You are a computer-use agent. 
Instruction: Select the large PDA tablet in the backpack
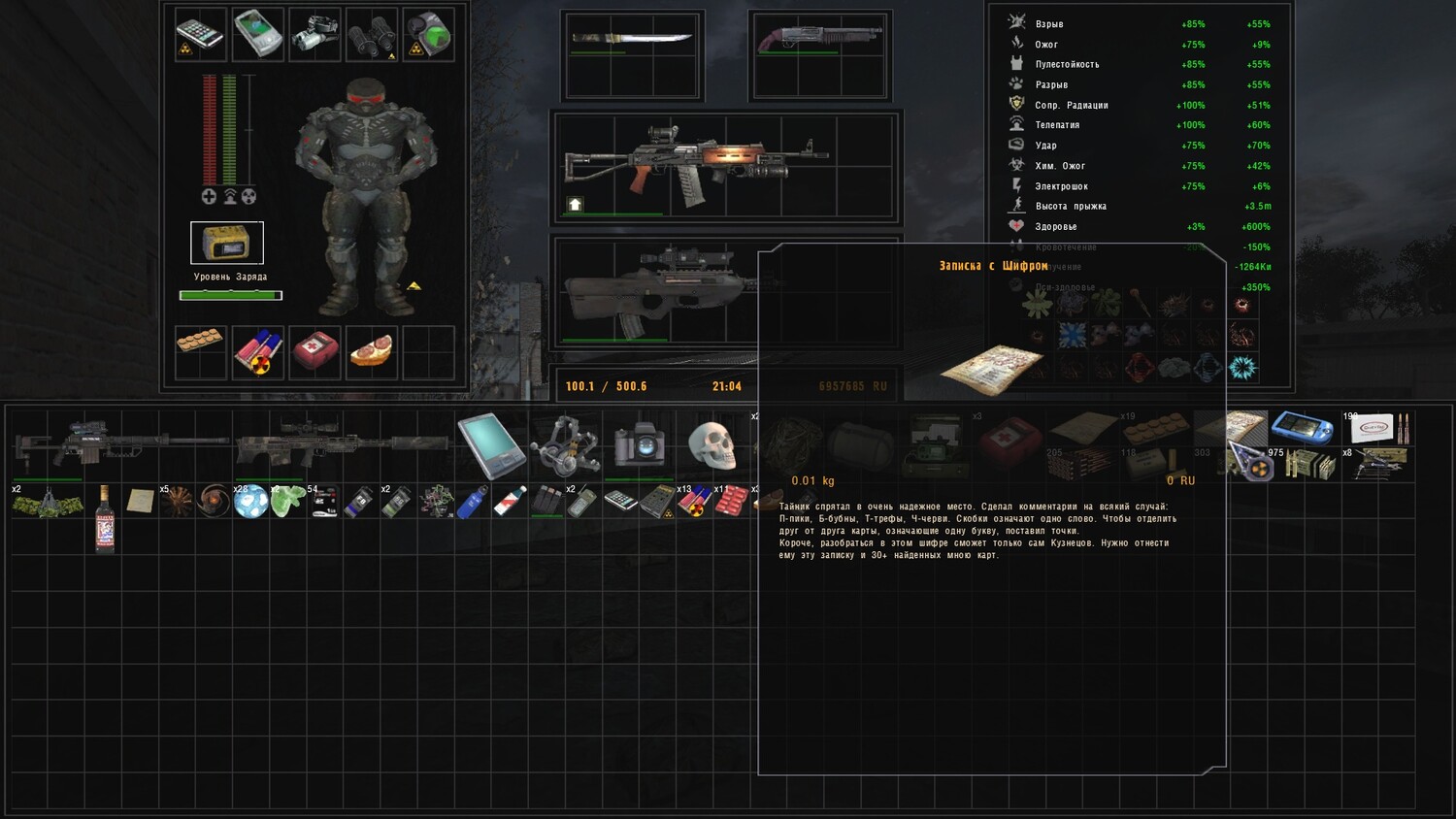pos(492,445)
